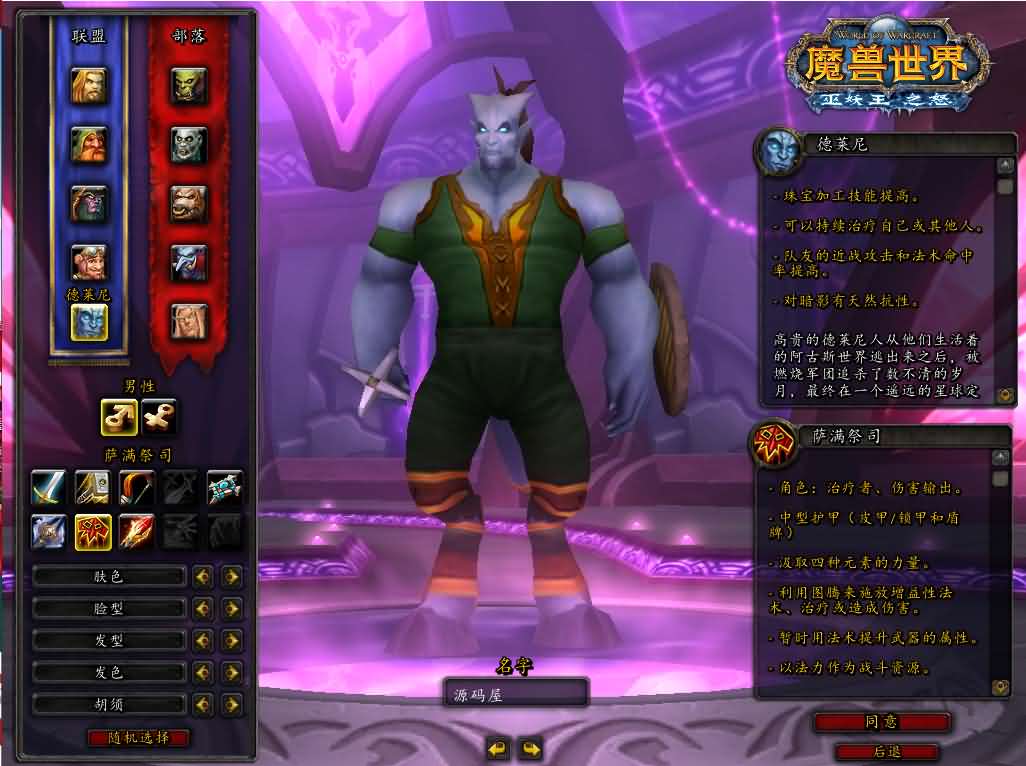The image size is (1026, 766).
Task: Select the Undead race portrait
Action: (x=188, y=145)
